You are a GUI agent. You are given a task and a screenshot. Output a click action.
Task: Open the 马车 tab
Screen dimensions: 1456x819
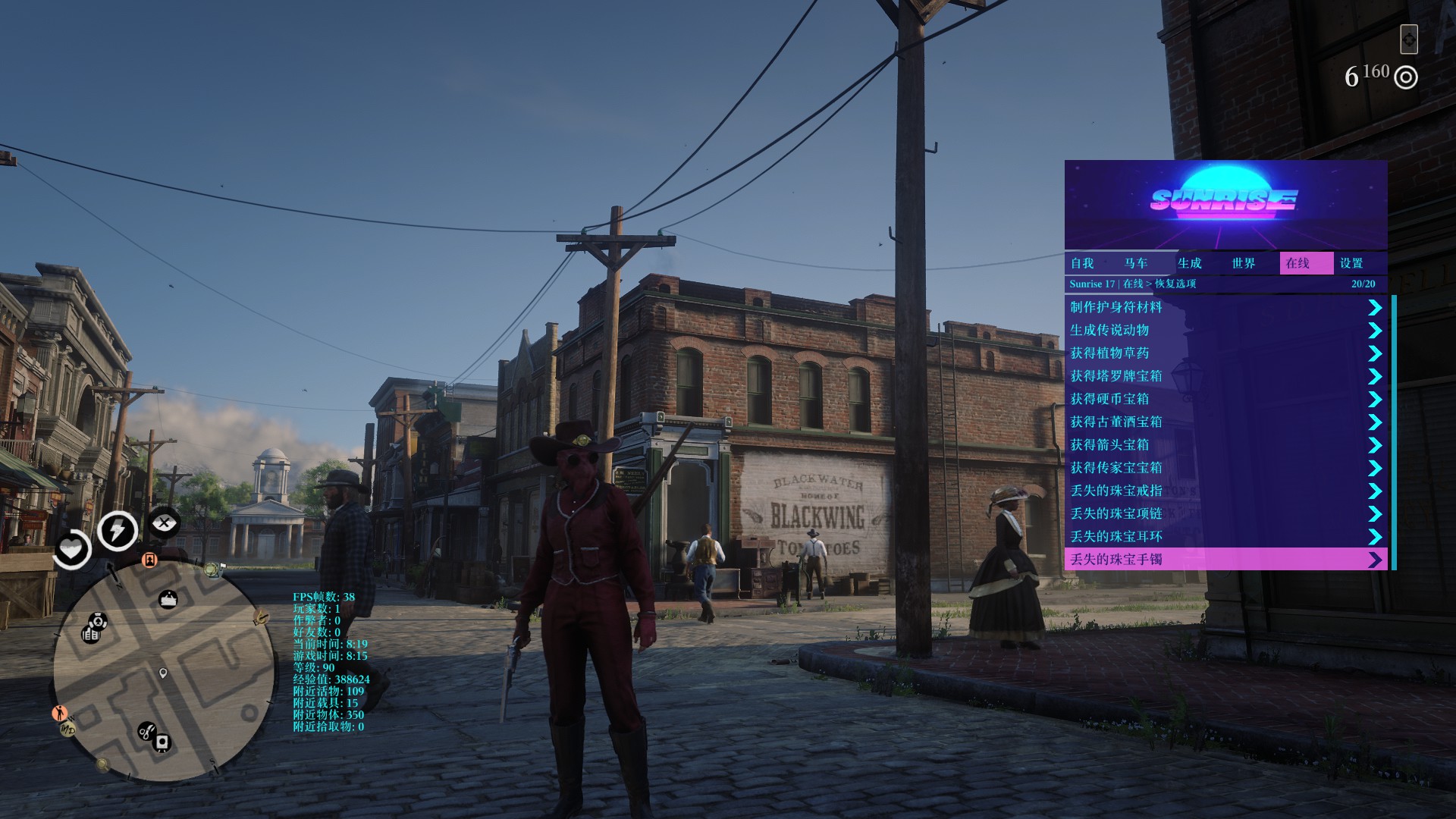pyautogui.click(x=1136, y=263)
